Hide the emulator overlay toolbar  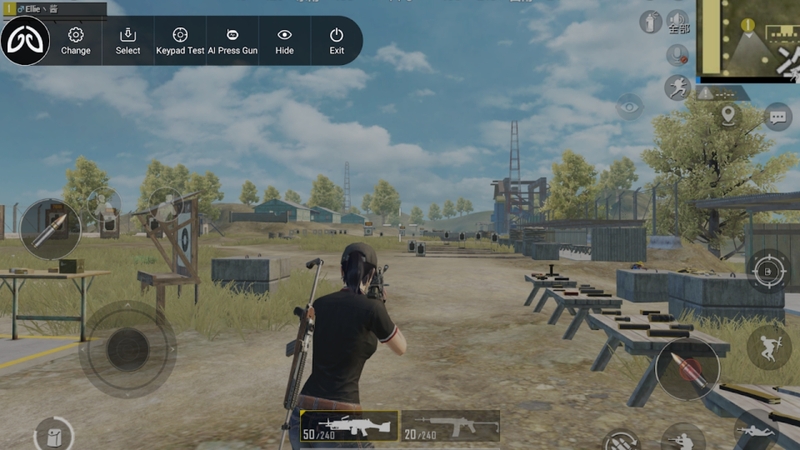pos(284,41)
